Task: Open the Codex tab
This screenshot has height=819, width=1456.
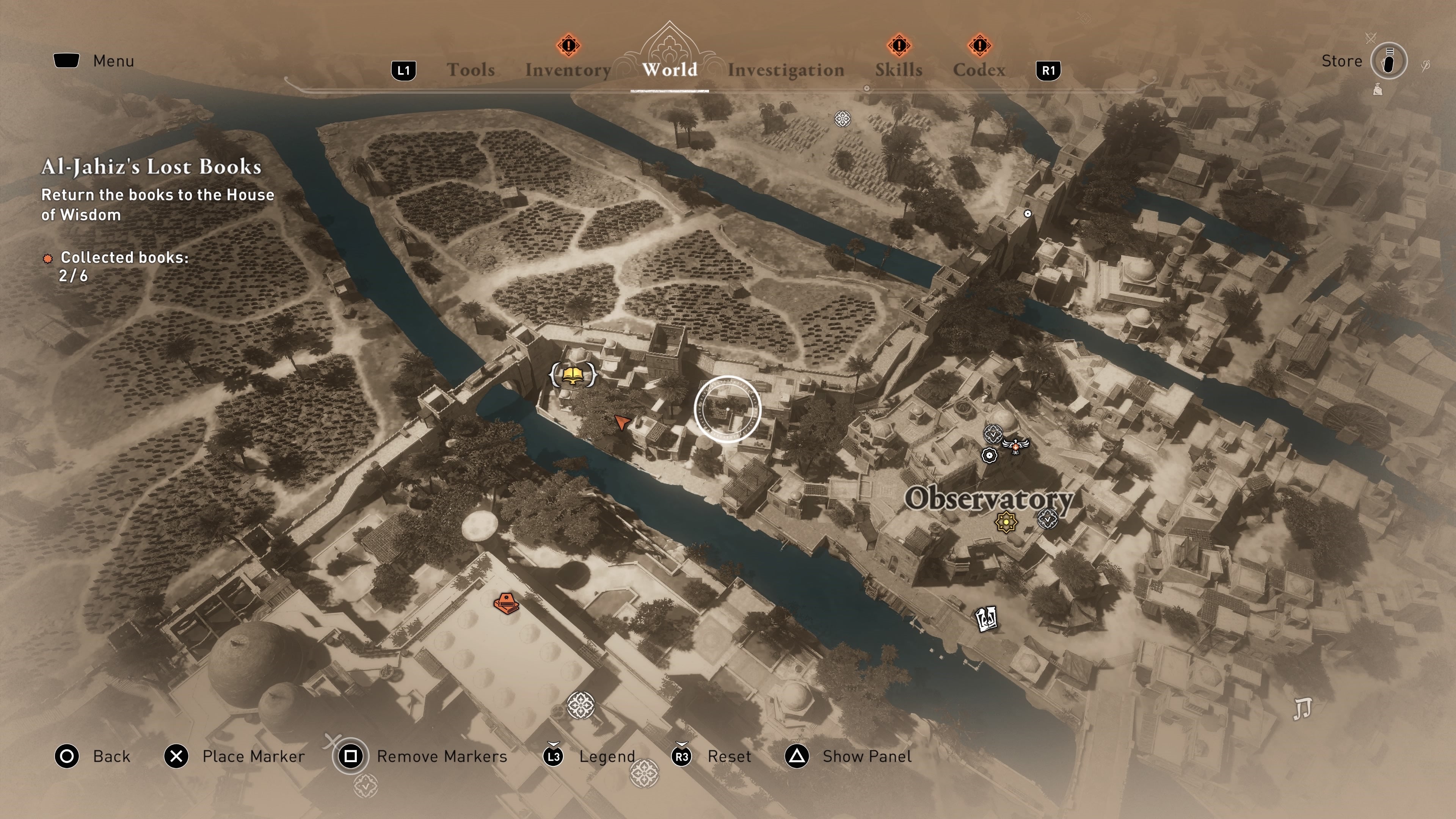Action: click(980, 69)
